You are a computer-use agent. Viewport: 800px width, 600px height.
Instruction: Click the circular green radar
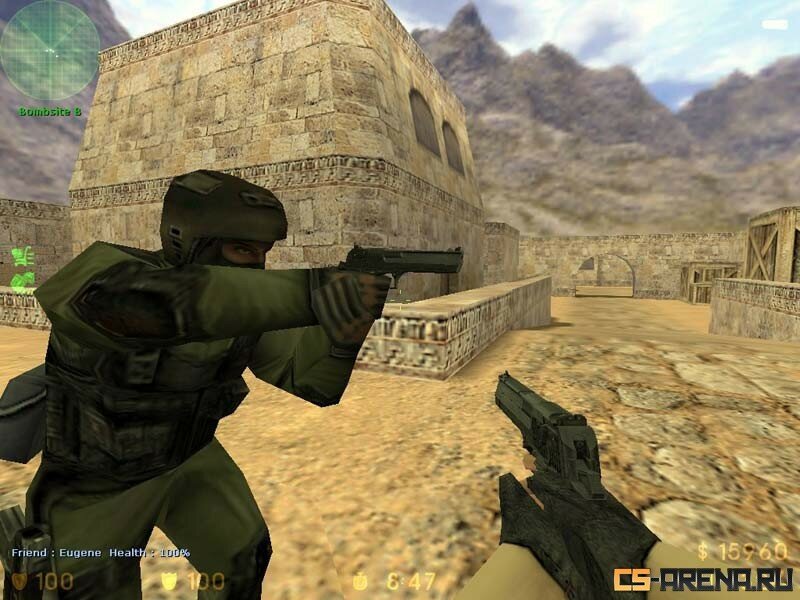(x=49, y=50)
